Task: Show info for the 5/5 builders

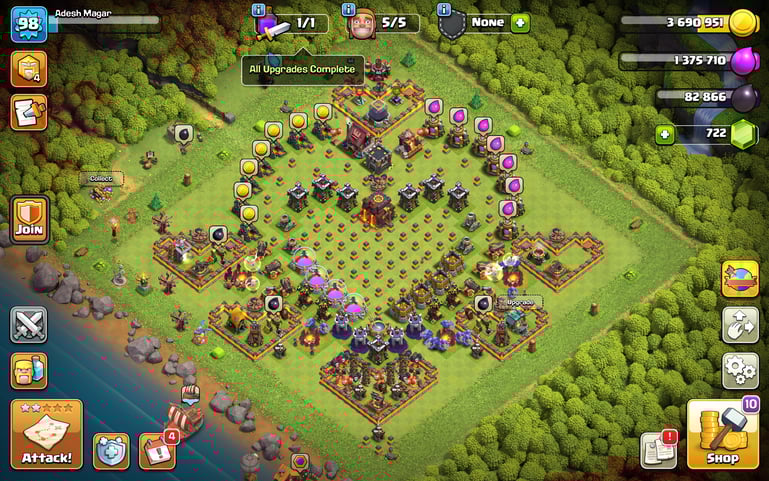Action: click(350, 9)
